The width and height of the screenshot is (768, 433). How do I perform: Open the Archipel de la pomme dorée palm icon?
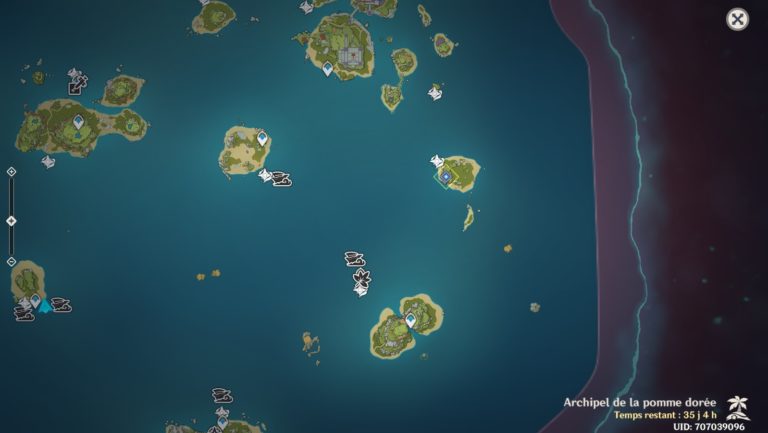[x=738, y=405]
